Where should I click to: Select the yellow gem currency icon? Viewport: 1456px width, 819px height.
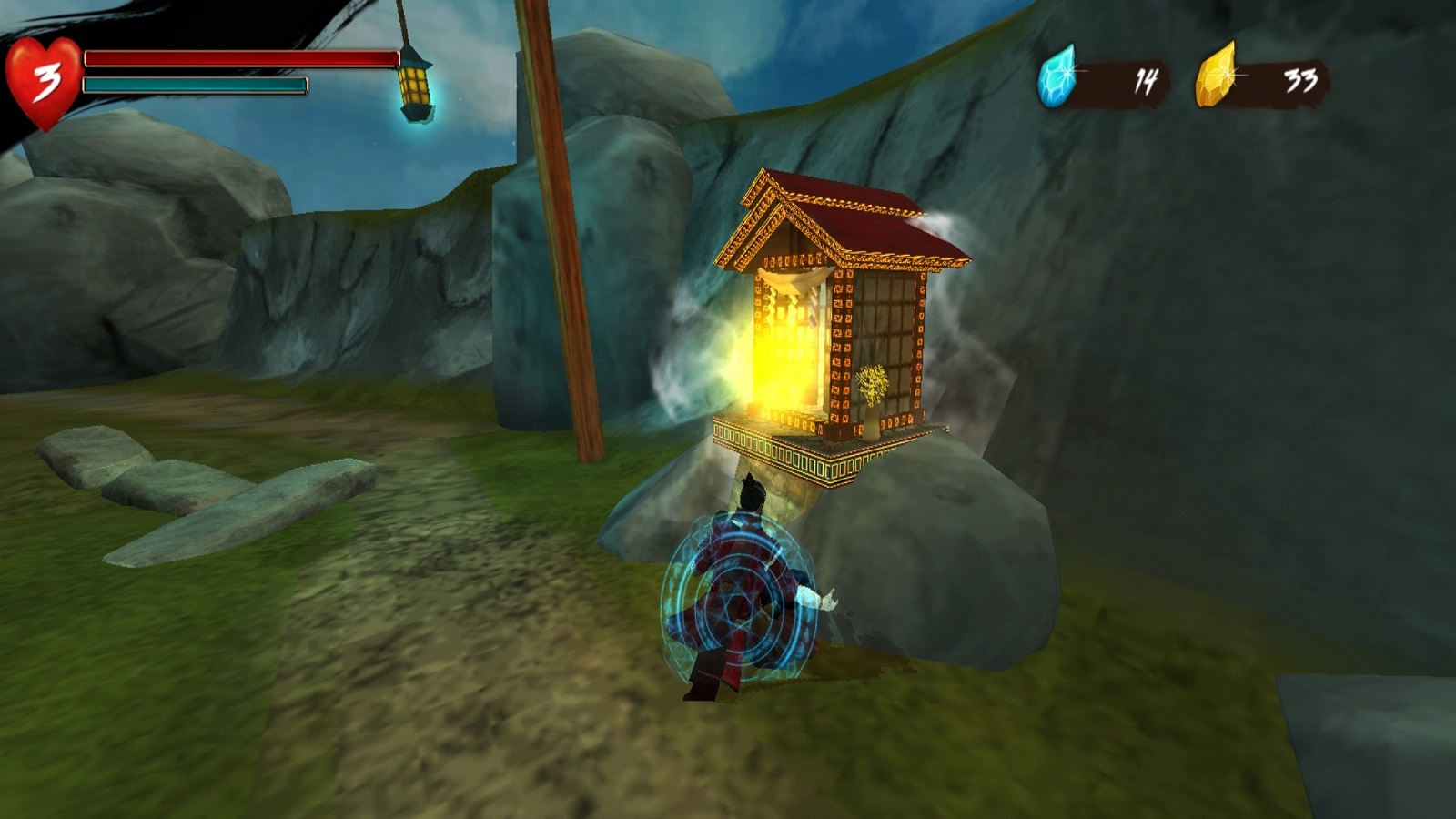[x=1216, y=76]
